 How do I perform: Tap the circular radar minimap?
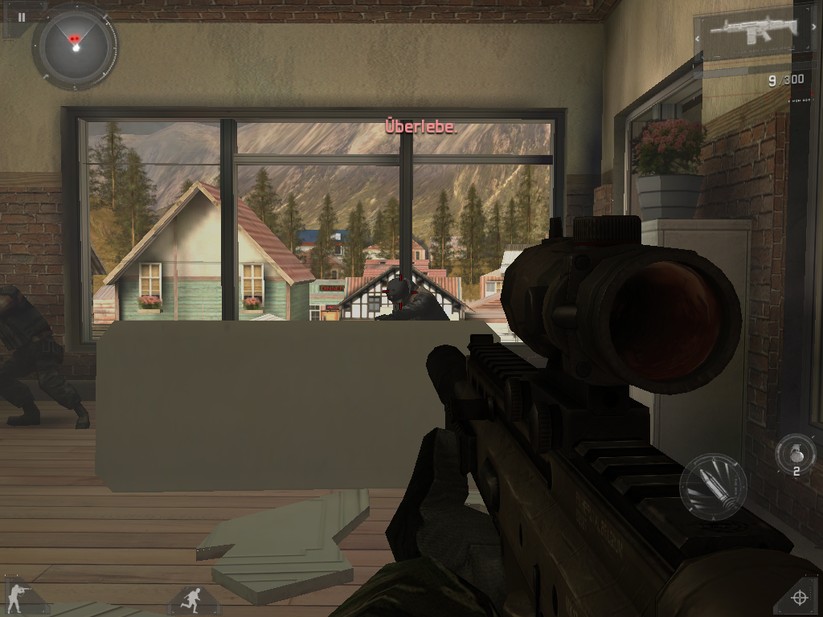74,46
